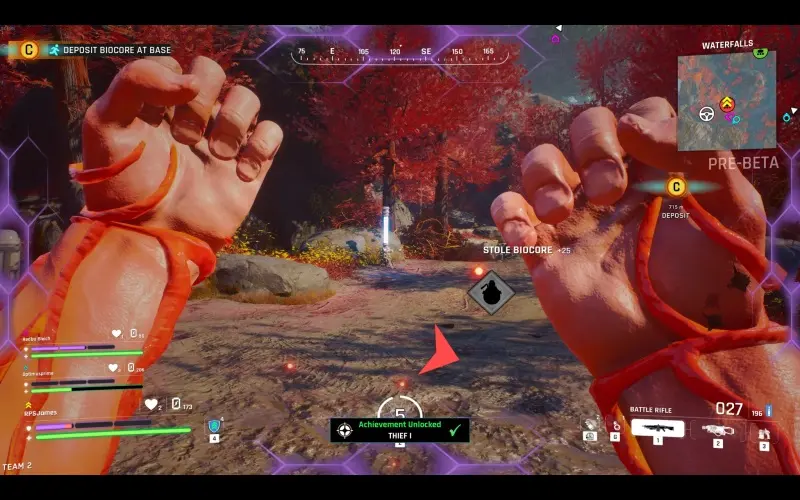Click the green vehicle marker atop the minimap
Viewport: 800px width, 500px height.
click(x=761, y=51)
